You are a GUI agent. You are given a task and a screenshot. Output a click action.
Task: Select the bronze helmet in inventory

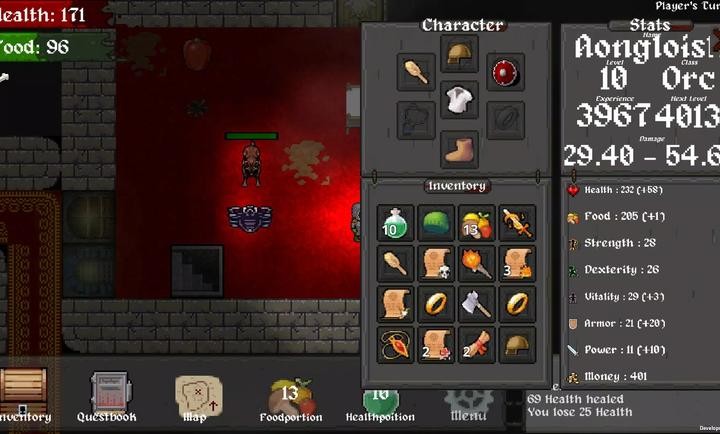point(517,345)
